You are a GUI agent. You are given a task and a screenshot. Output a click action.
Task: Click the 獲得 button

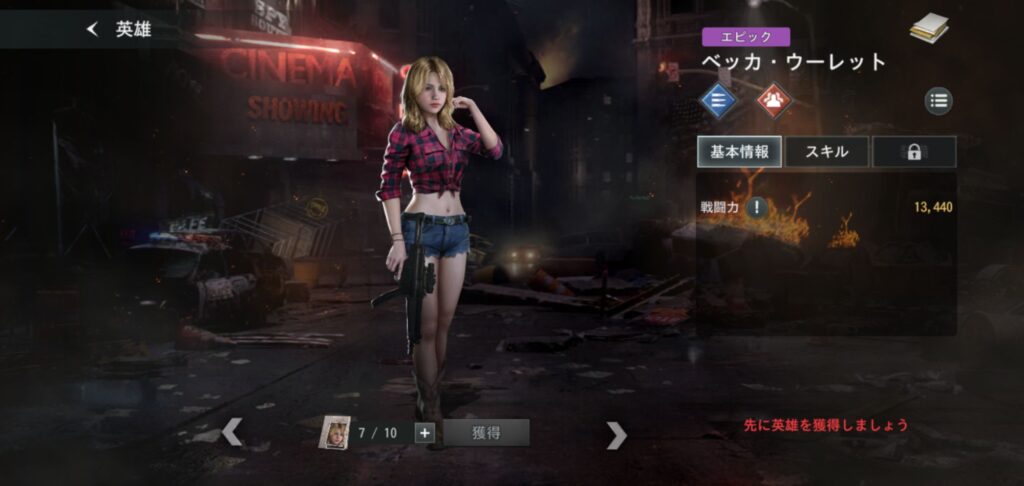(486, 433)
